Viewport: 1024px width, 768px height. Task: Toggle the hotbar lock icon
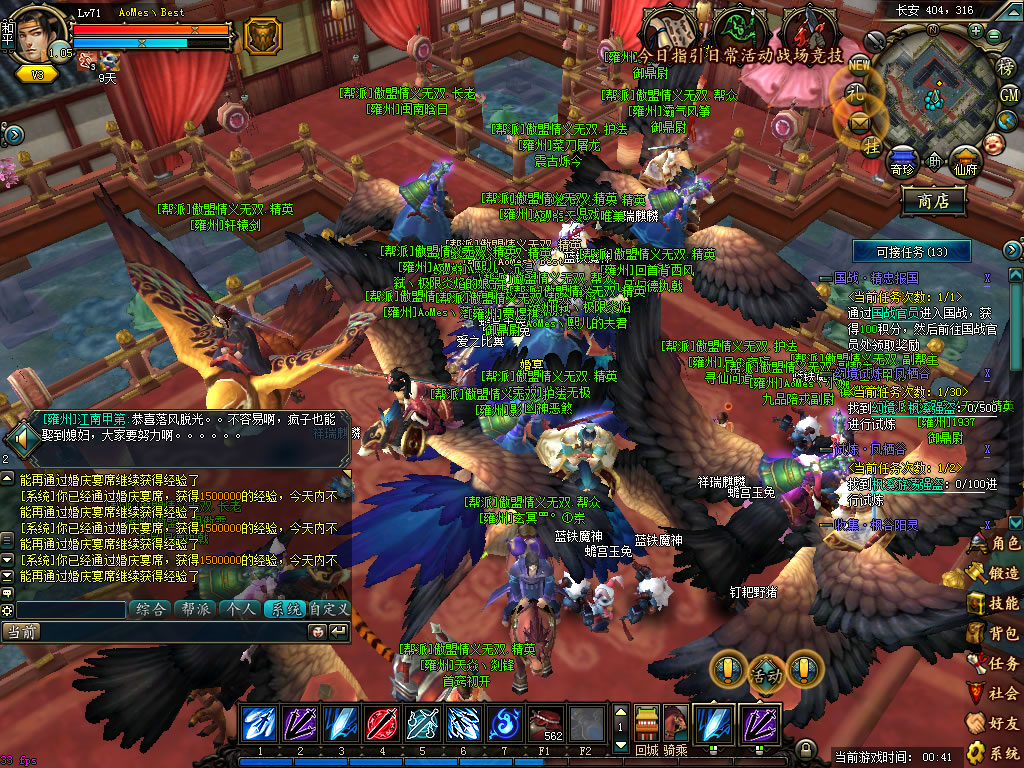point(805,748)
